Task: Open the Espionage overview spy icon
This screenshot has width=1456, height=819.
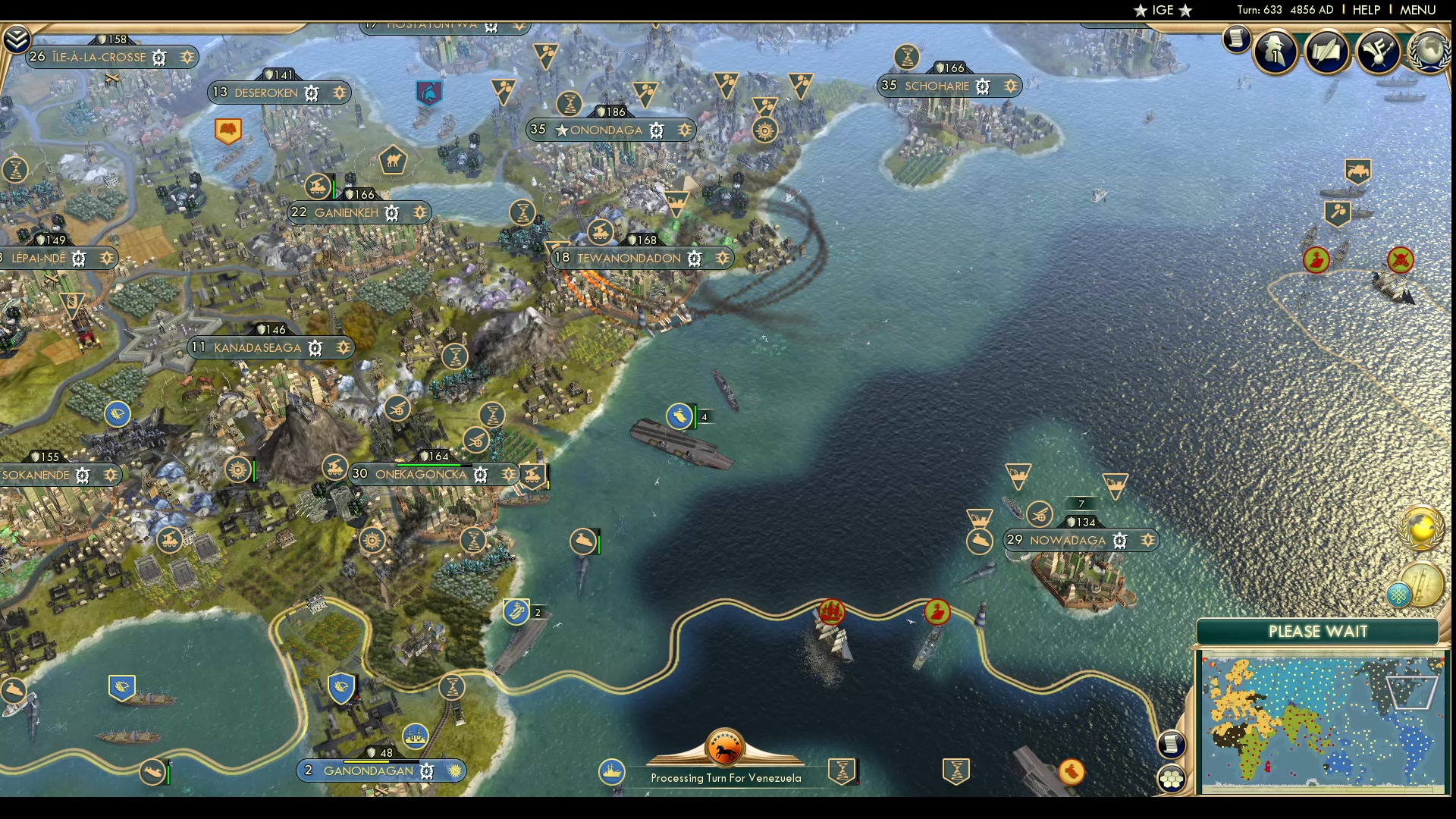Action: [1276, 51]
